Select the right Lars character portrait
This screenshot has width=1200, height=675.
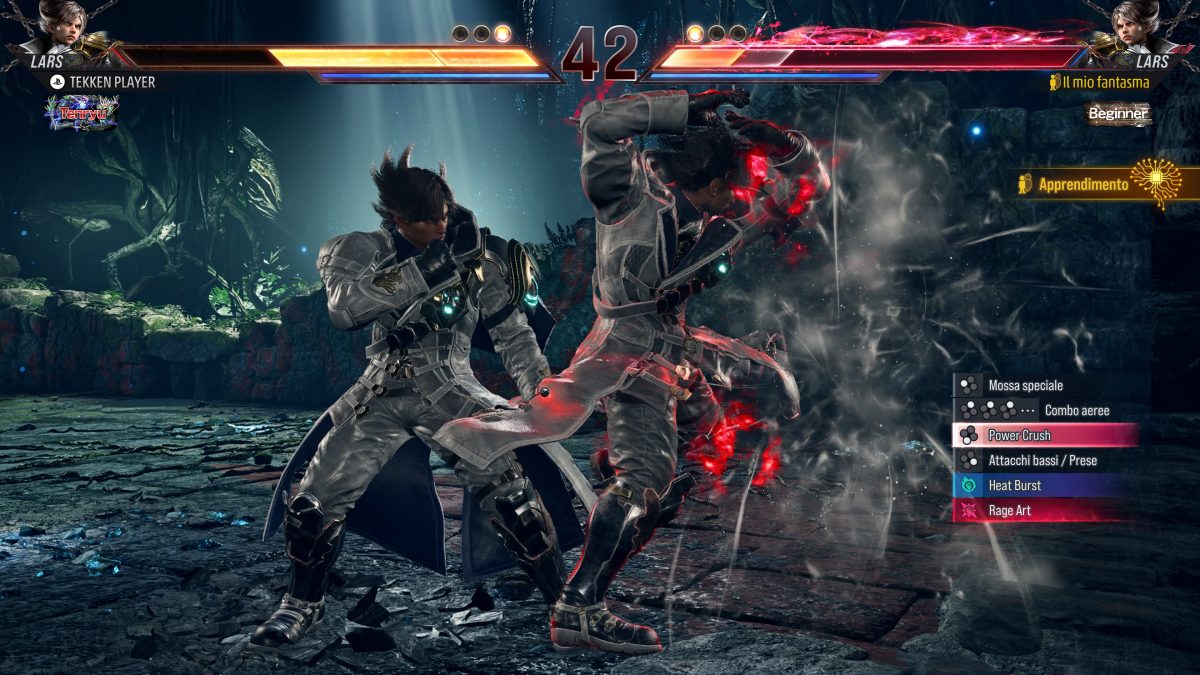(x=1138, y=30)
